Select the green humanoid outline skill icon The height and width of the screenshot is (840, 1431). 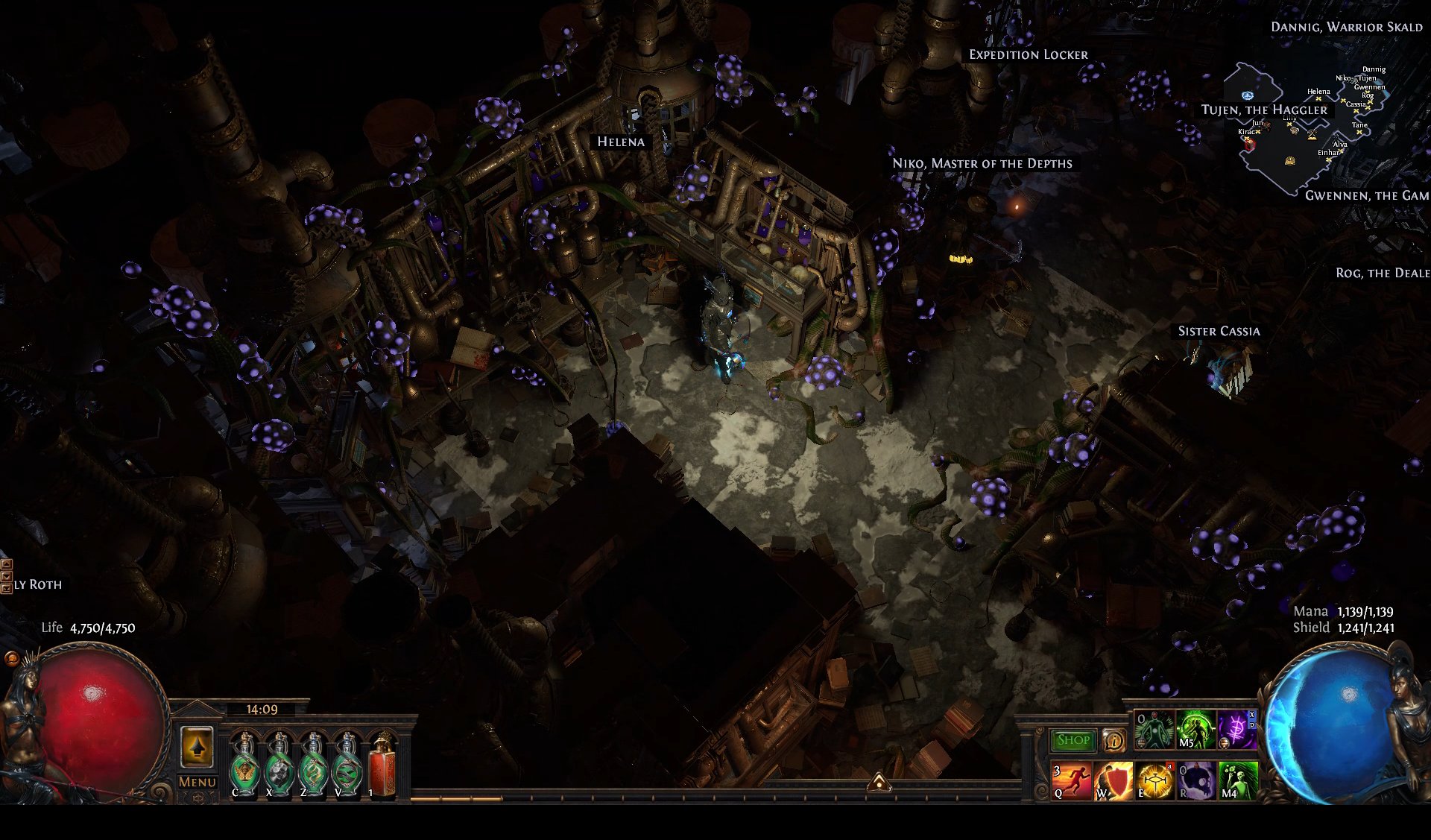(x=1154, y=730)
